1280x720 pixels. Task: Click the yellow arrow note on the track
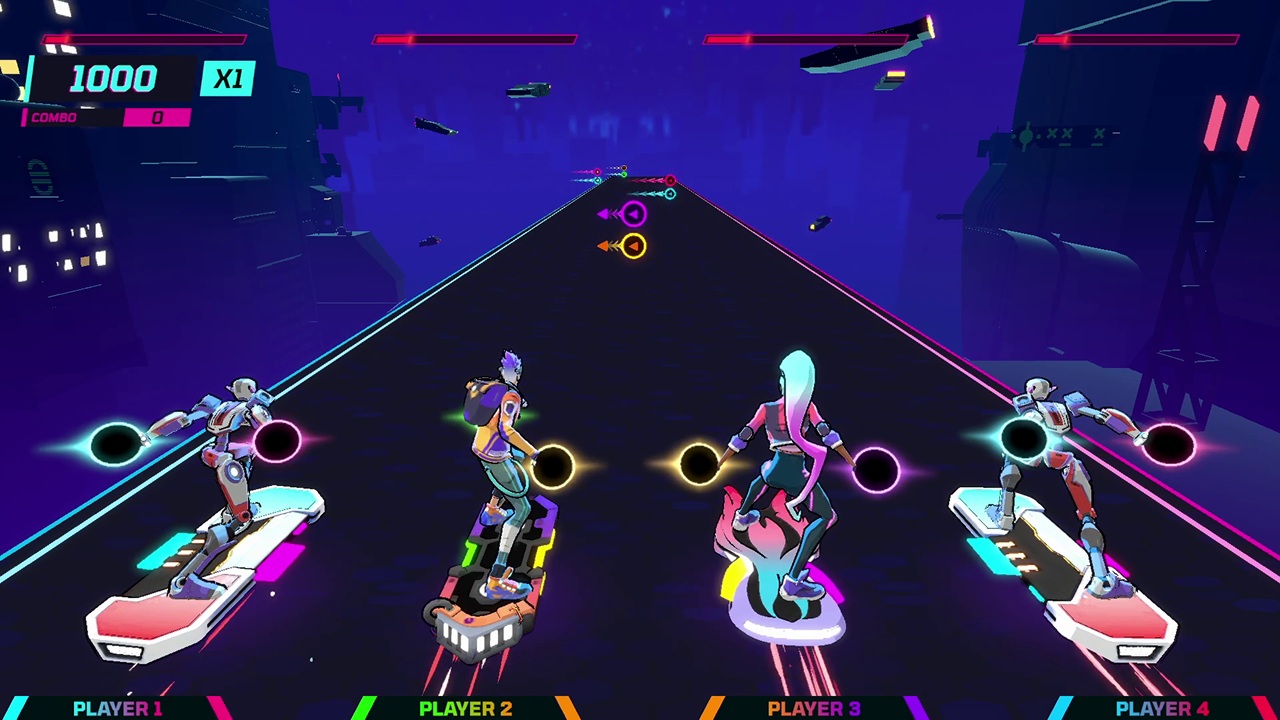tap(634, 246)
